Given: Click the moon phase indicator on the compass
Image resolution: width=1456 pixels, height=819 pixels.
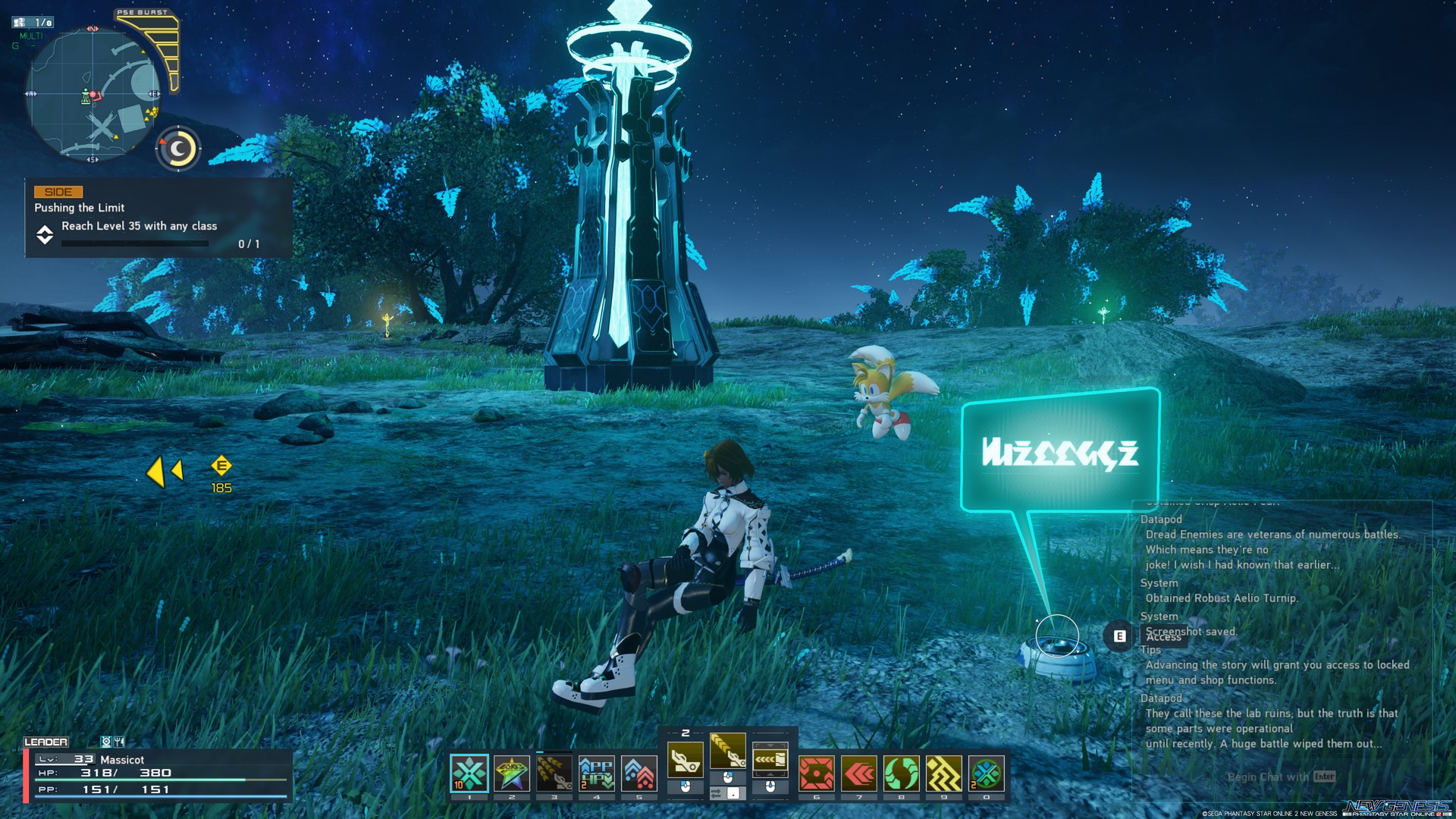Looking at the screenshot, I should click(x=177, y=147).
